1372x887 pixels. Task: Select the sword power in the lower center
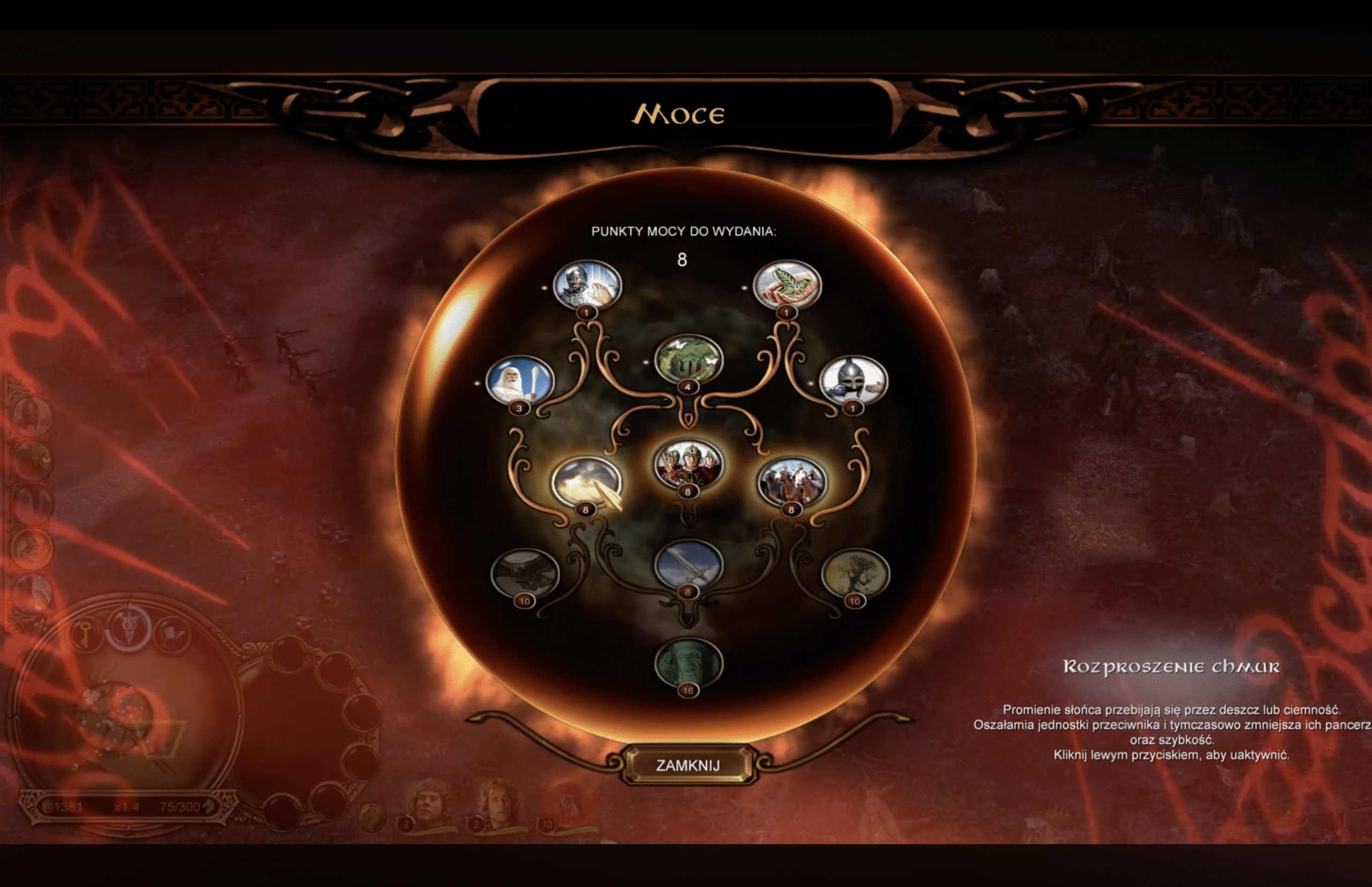coord(688,565)
